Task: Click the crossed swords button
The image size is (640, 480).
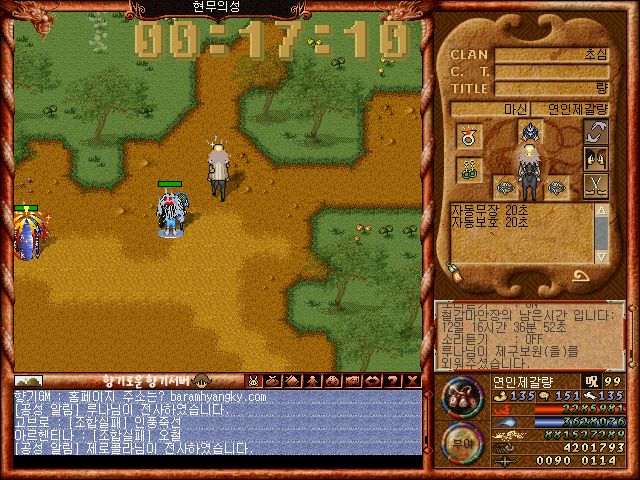Action: [597, 185]
